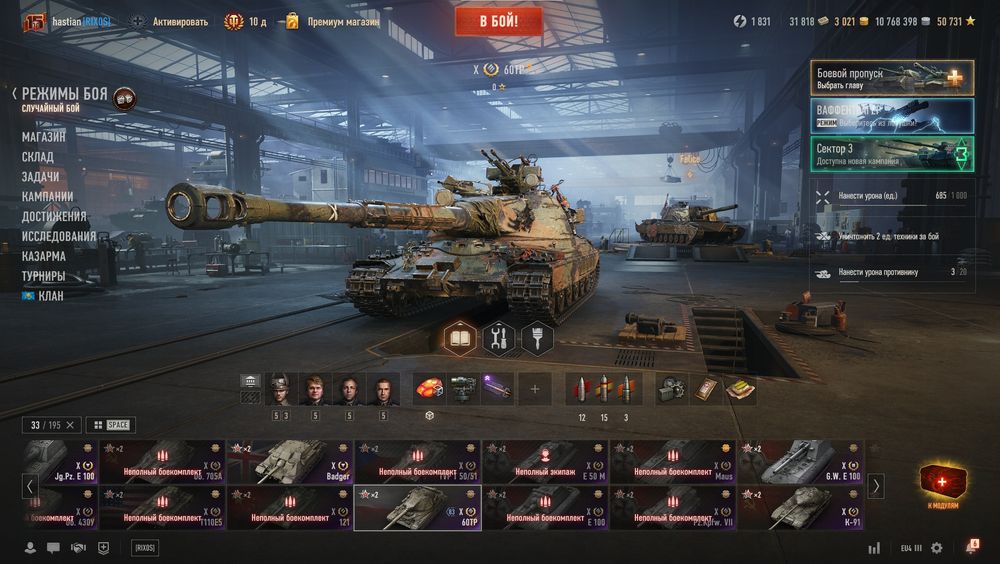Screen dimensions: 1000x564
Task: Enter the КАЗАРМА crew barracks
Action: click(x=44, y=256)
